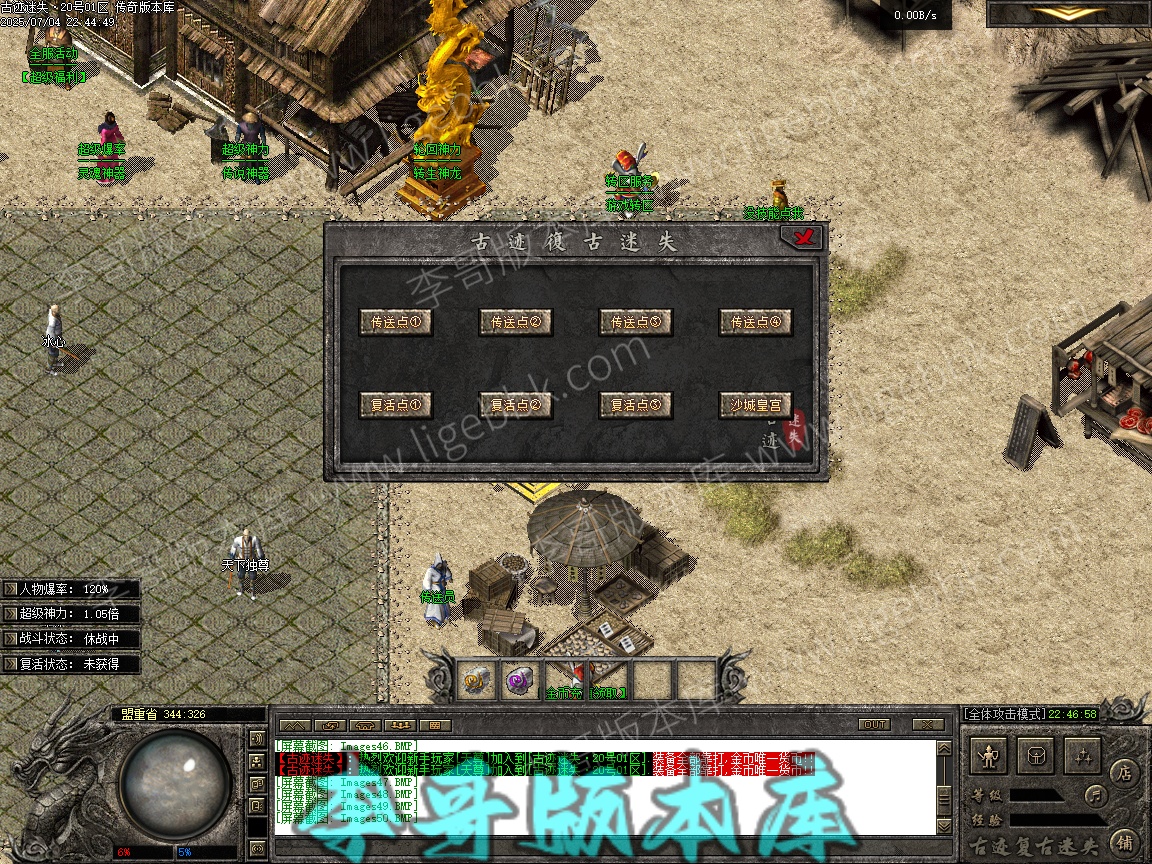Screen dimensions: 1152x864
Task: Open the character figure panel button
Action: [990, 757]
